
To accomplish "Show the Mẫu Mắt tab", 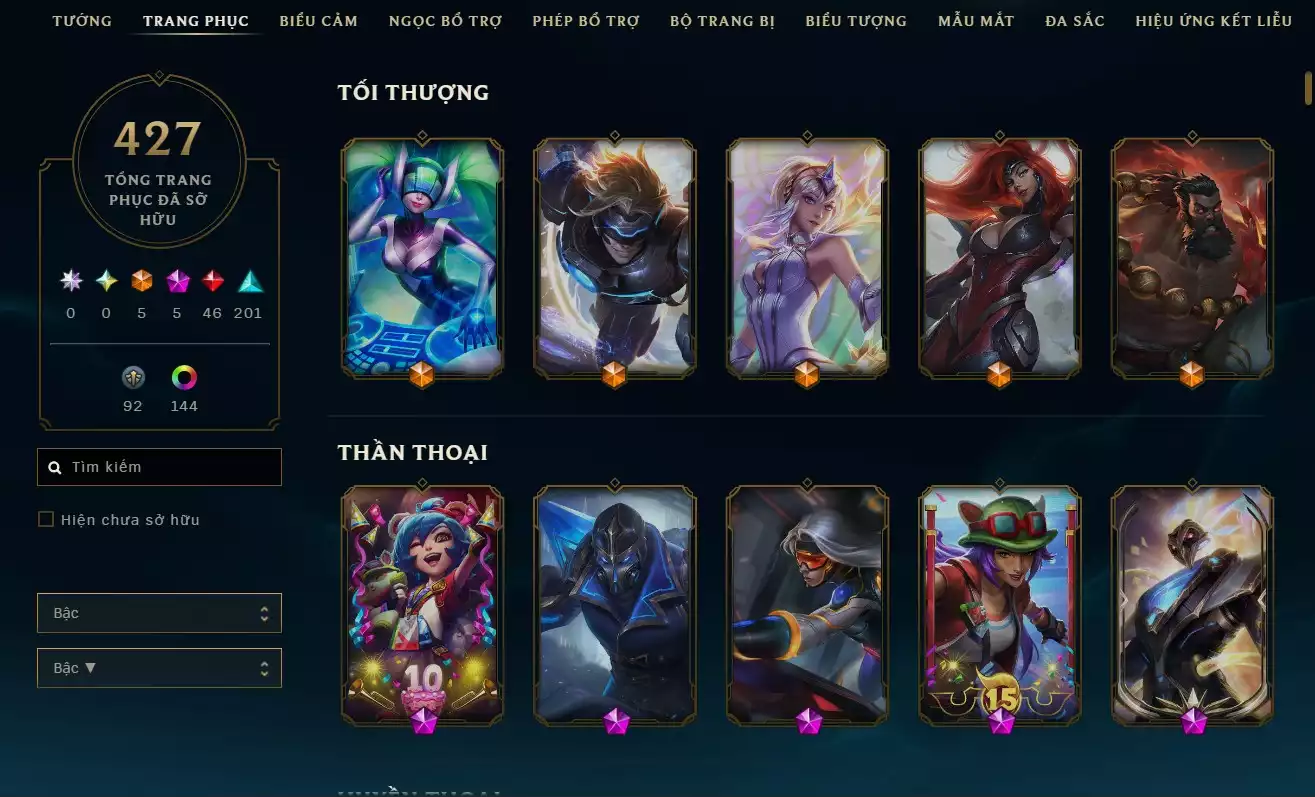I will tap(976, 21).
